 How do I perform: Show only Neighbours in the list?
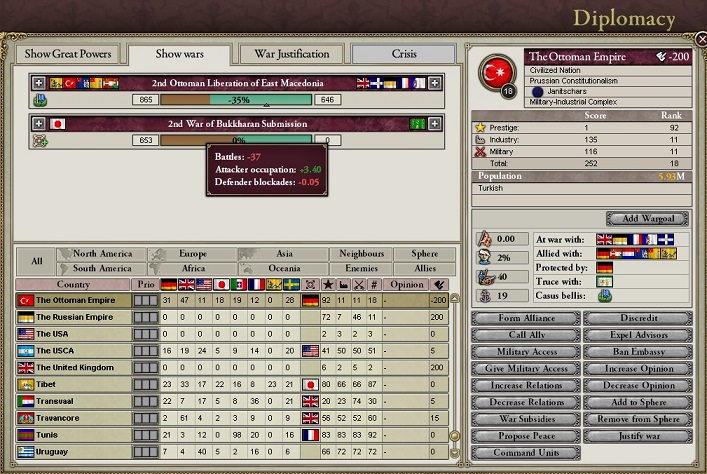[x=361, y=254]
